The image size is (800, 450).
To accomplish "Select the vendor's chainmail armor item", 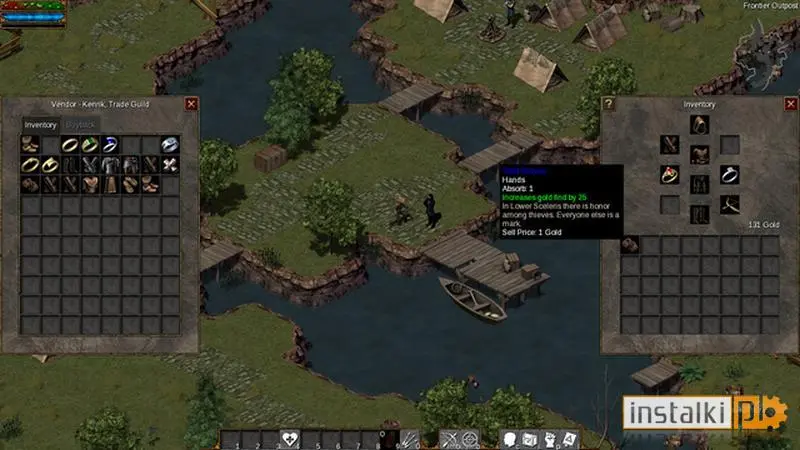I will click(110, 165).
